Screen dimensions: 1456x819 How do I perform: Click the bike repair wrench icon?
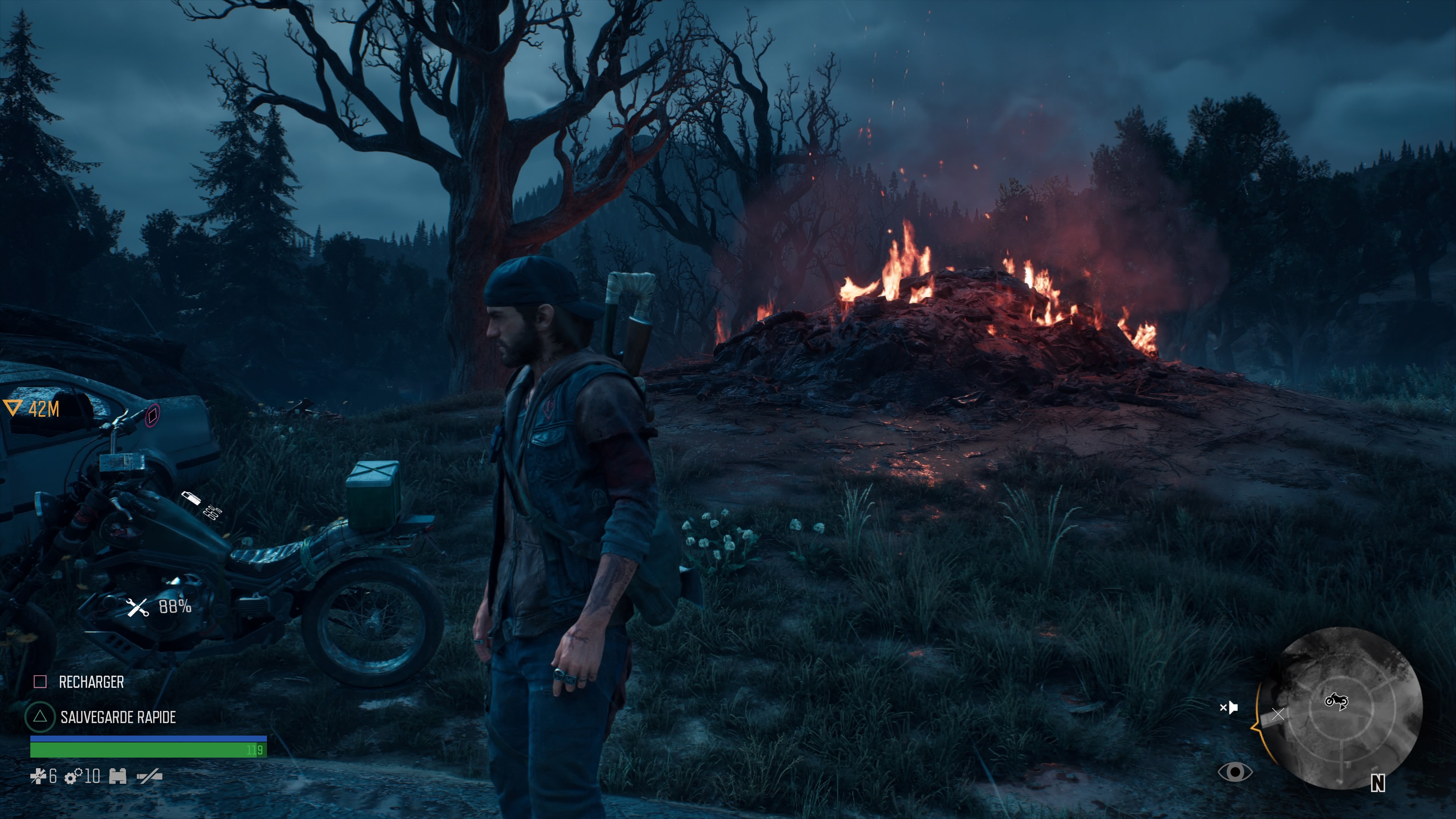click(x=137, y=607)
